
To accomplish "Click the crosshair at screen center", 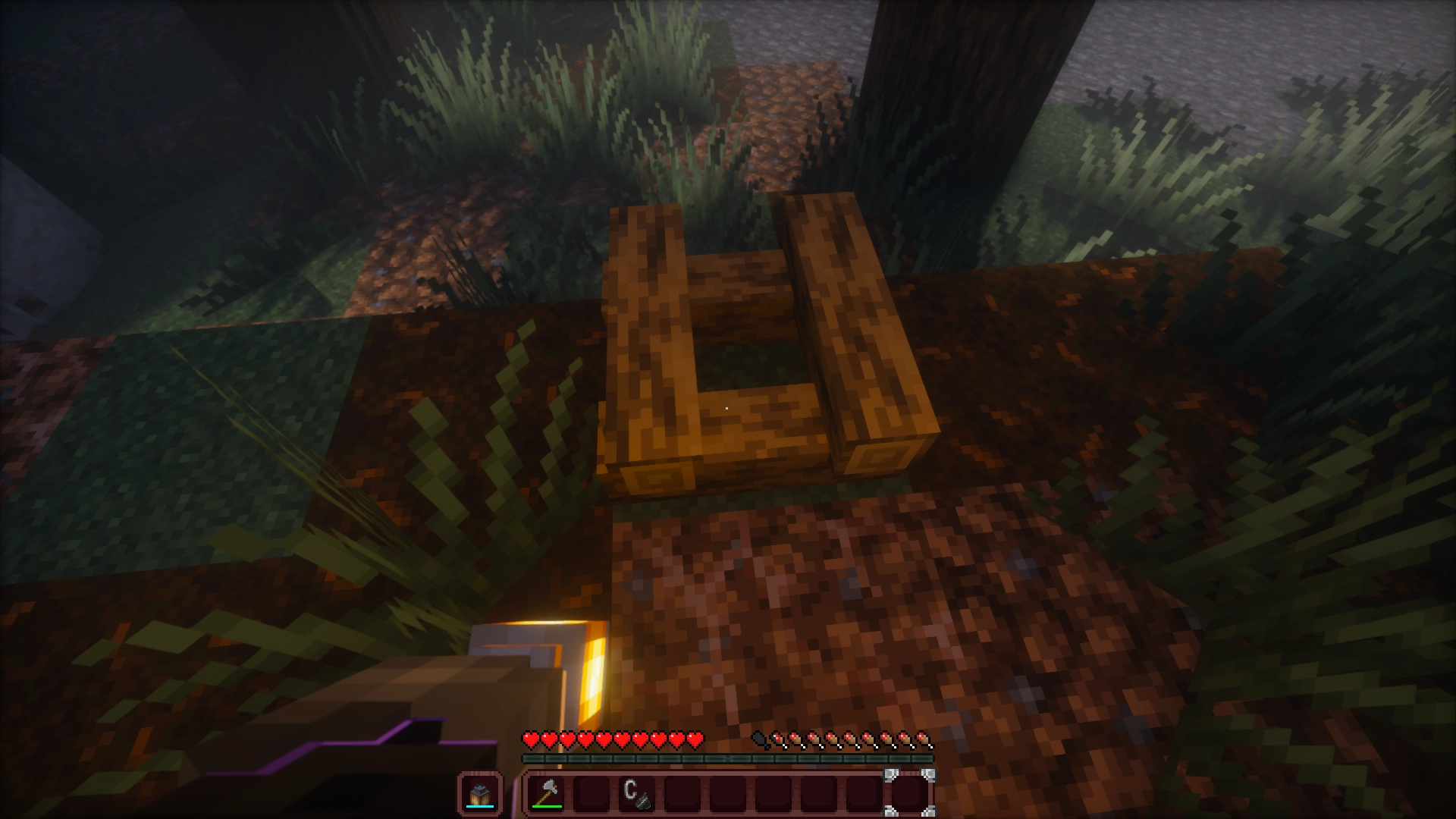I will (728, 409).
